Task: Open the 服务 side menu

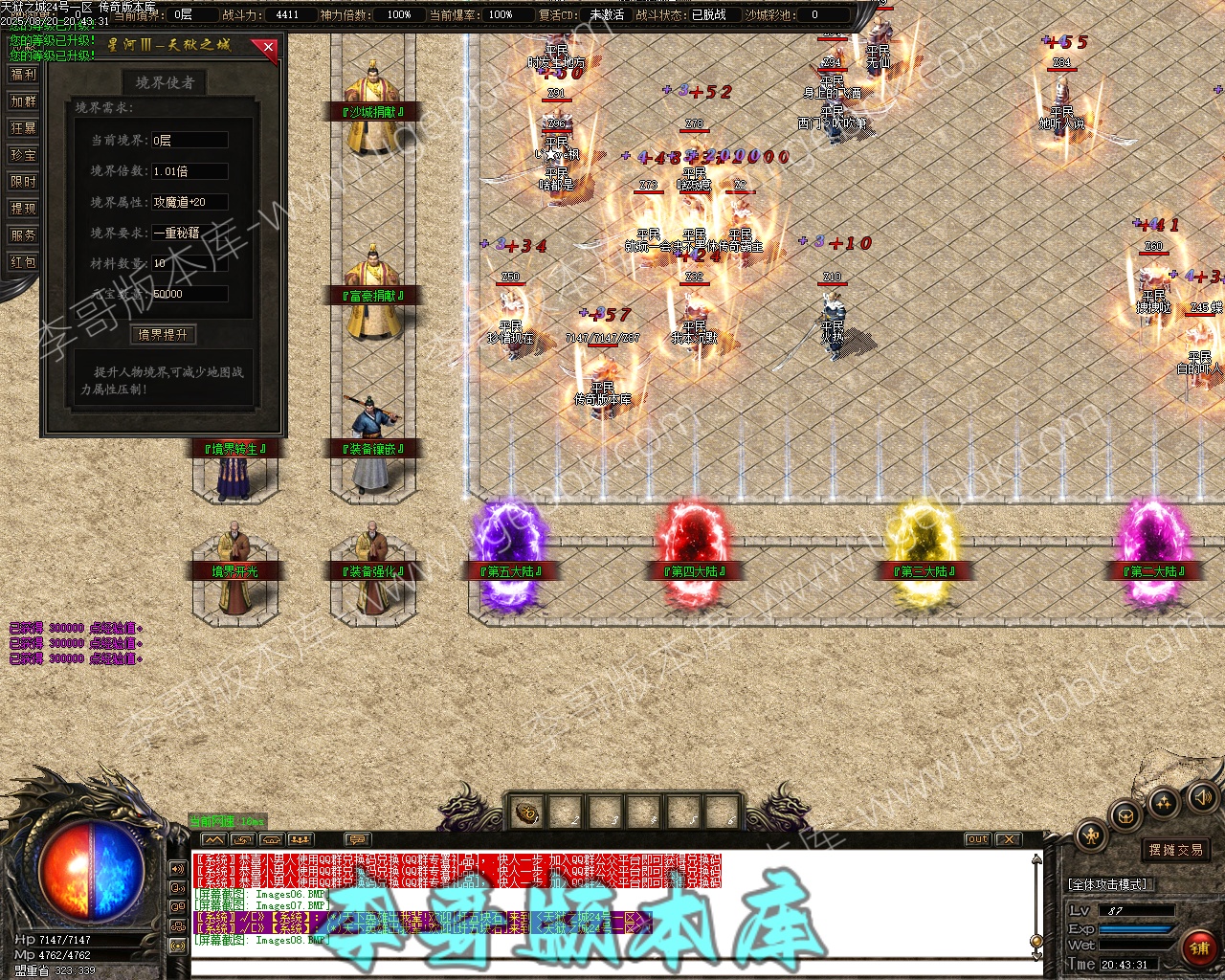Action: (x=23, y=235)
